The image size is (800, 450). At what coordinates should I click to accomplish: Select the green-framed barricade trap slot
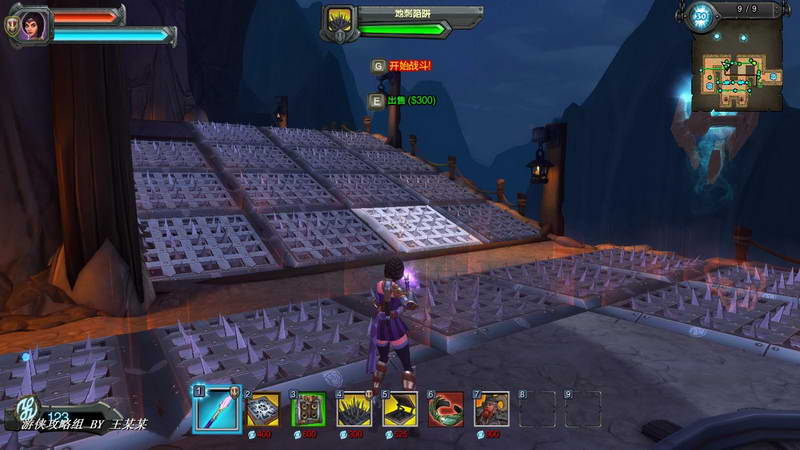(308, 408)
